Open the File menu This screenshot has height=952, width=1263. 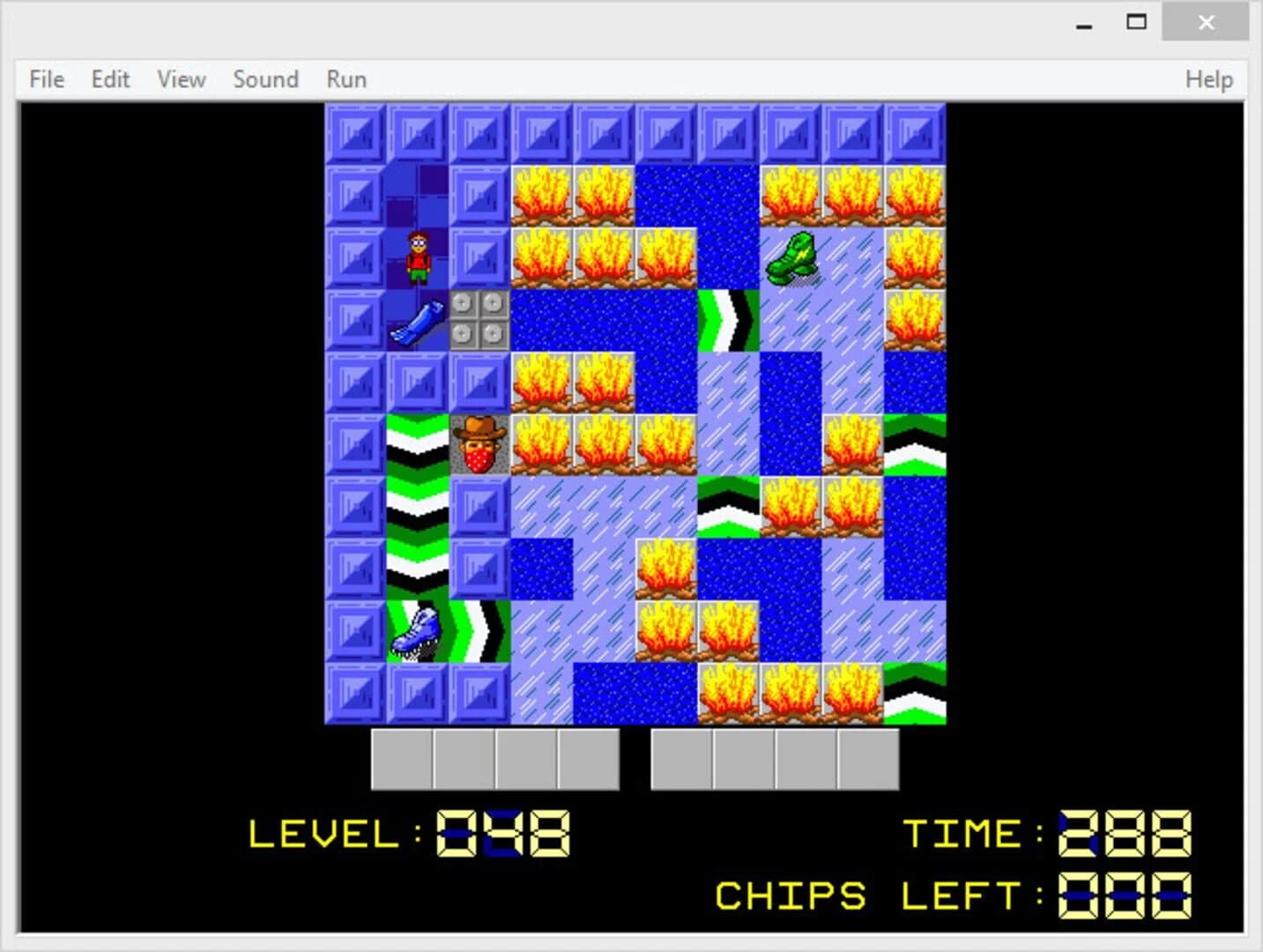45,79
